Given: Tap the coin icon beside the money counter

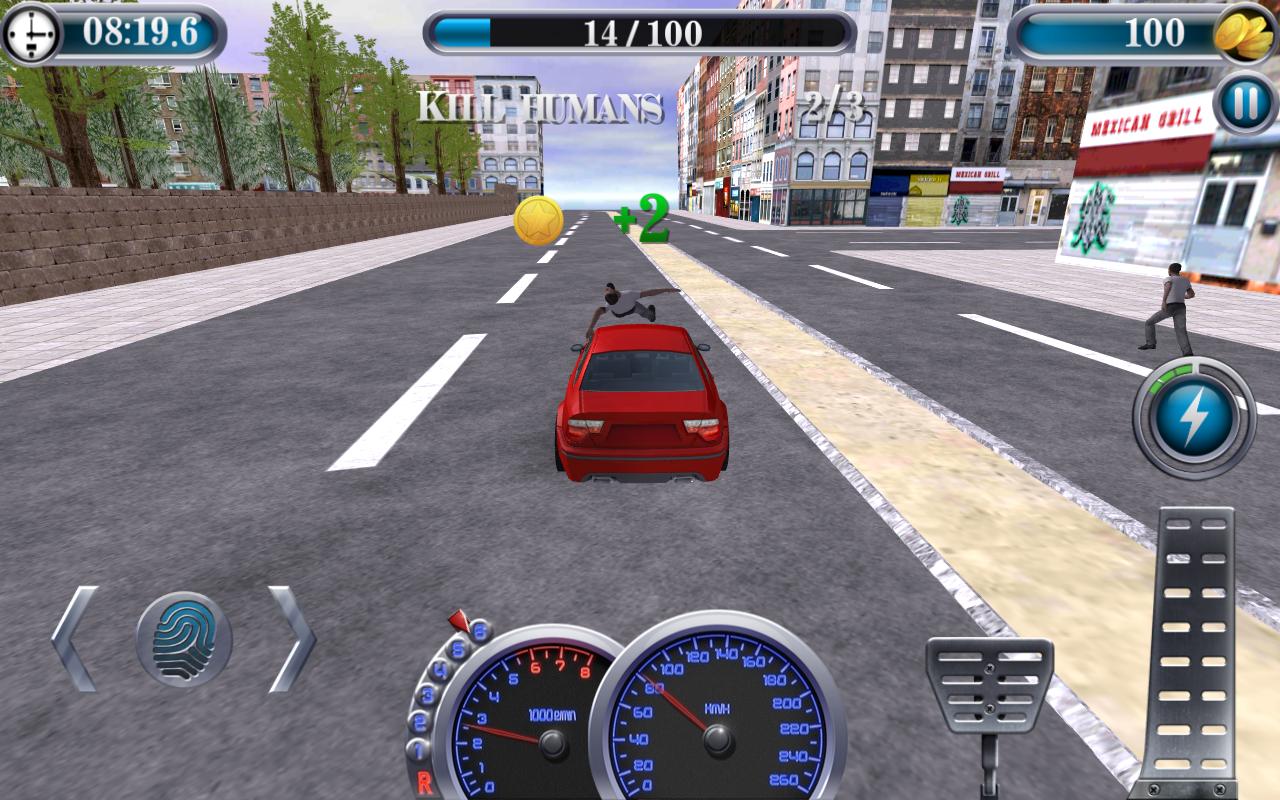Looking at the screenshot, I should click(x=1241, y=33).
